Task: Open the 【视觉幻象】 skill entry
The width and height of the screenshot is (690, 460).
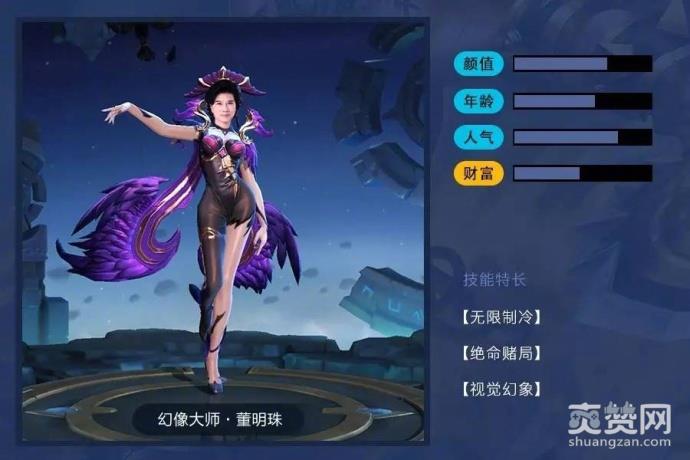Action: (x=501, y=389)
